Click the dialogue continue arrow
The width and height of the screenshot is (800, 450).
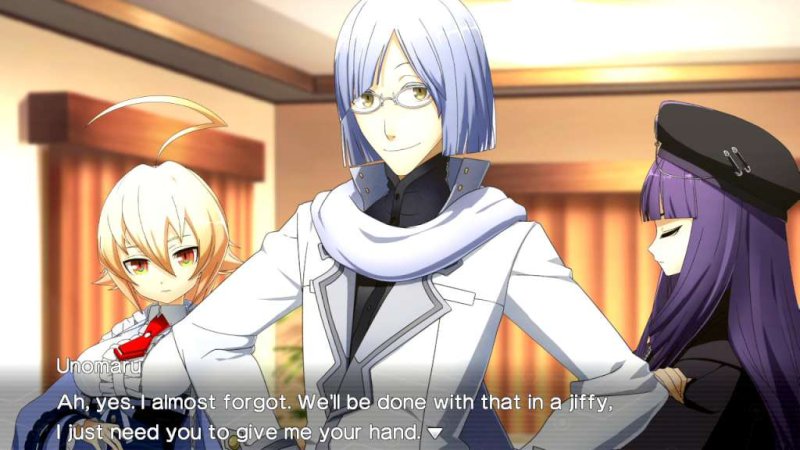(x=435, y=433)
